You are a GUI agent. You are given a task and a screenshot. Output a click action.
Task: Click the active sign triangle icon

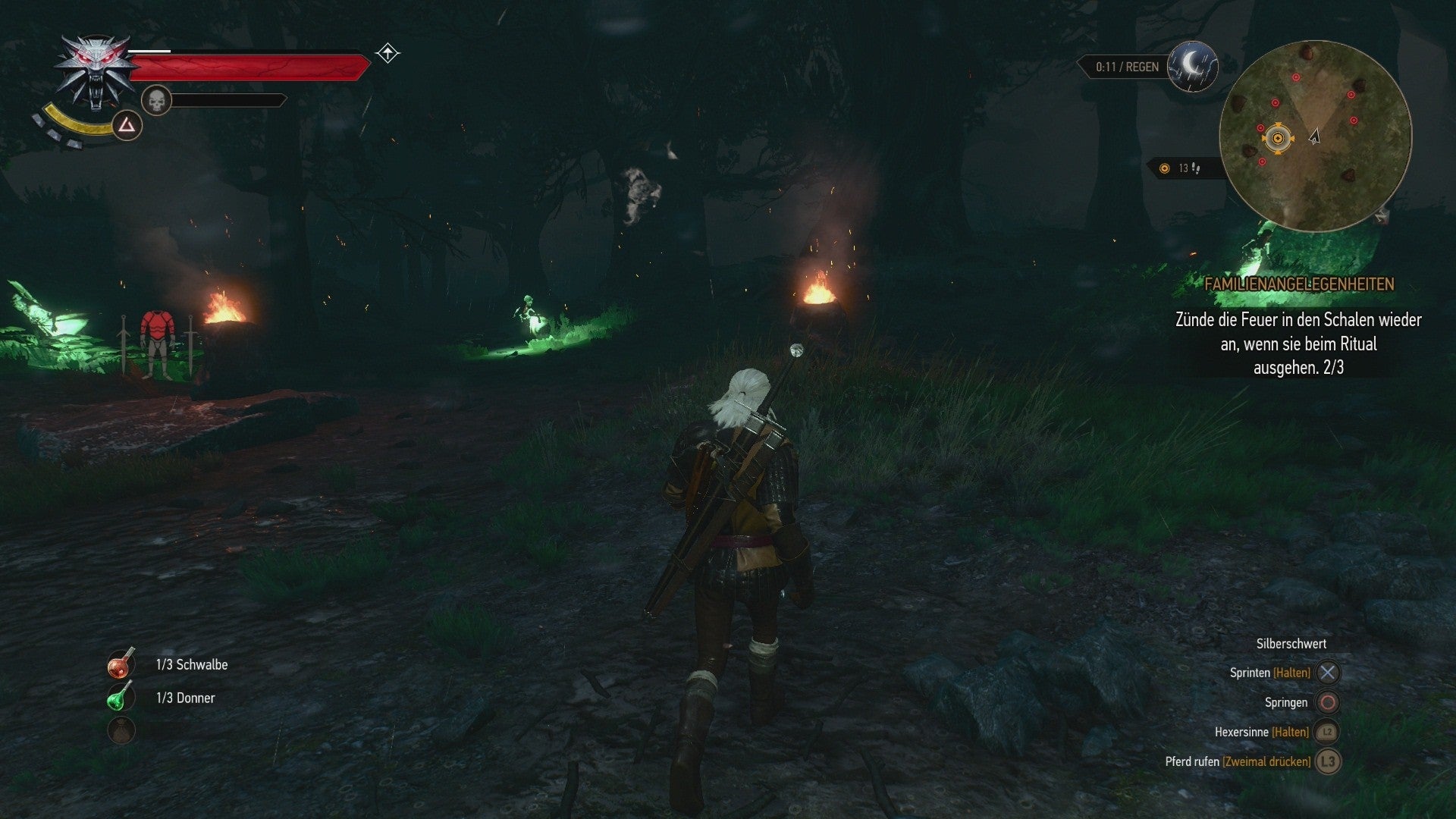coord(126,126)
